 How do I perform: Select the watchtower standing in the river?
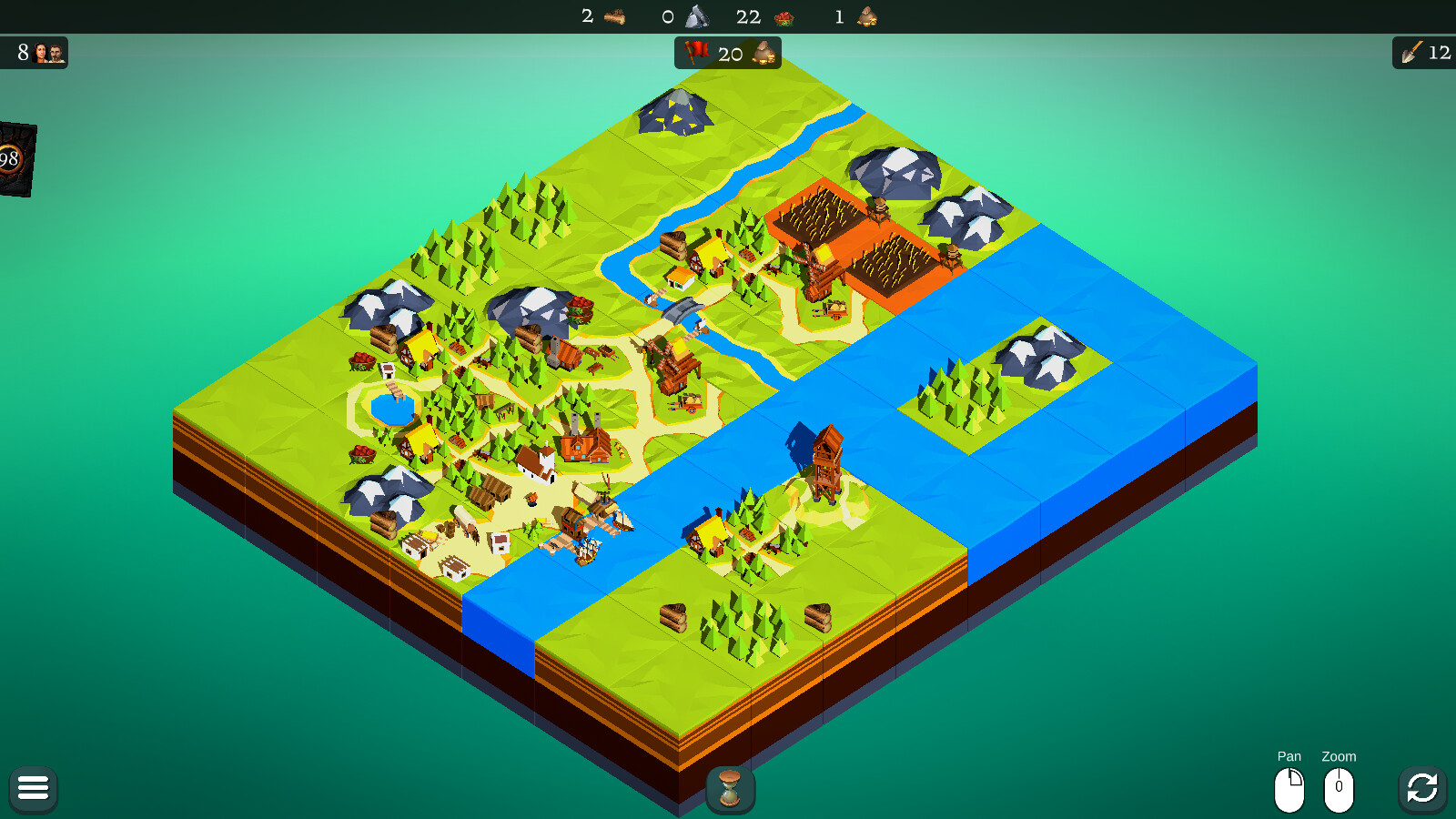coord(830,460)
